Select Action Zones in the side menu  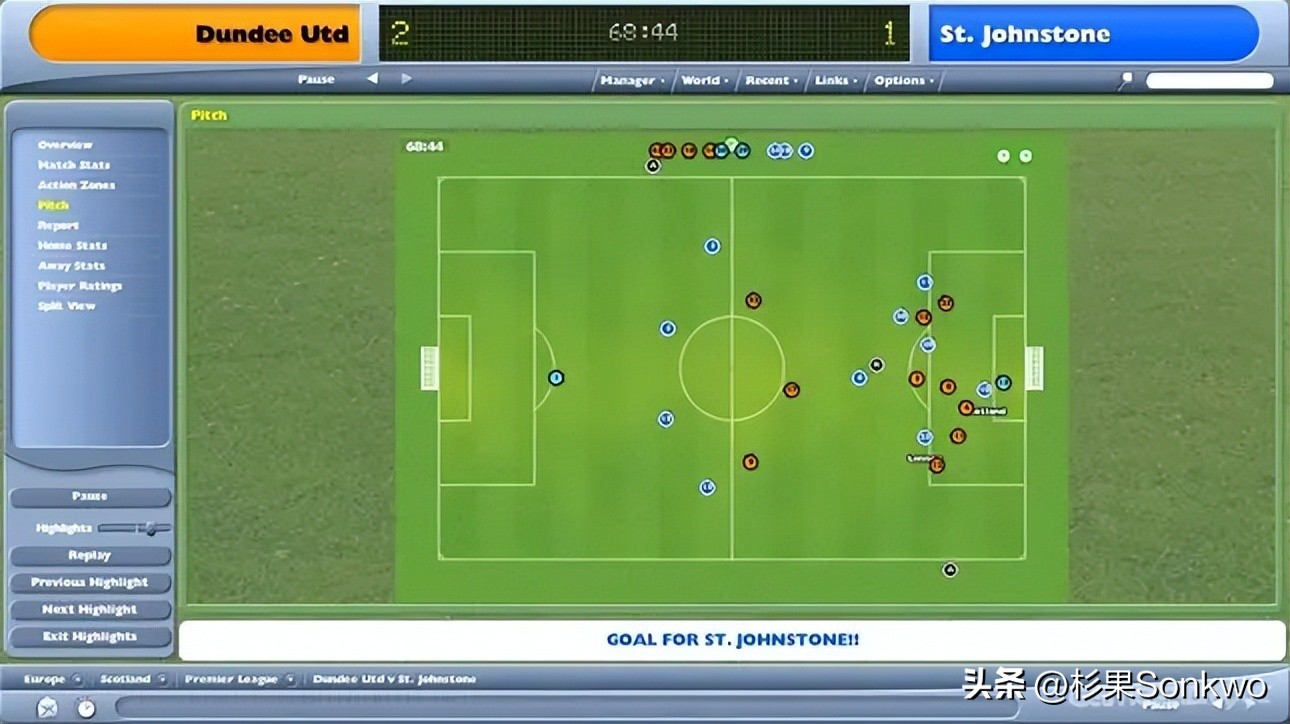[76, 185]
